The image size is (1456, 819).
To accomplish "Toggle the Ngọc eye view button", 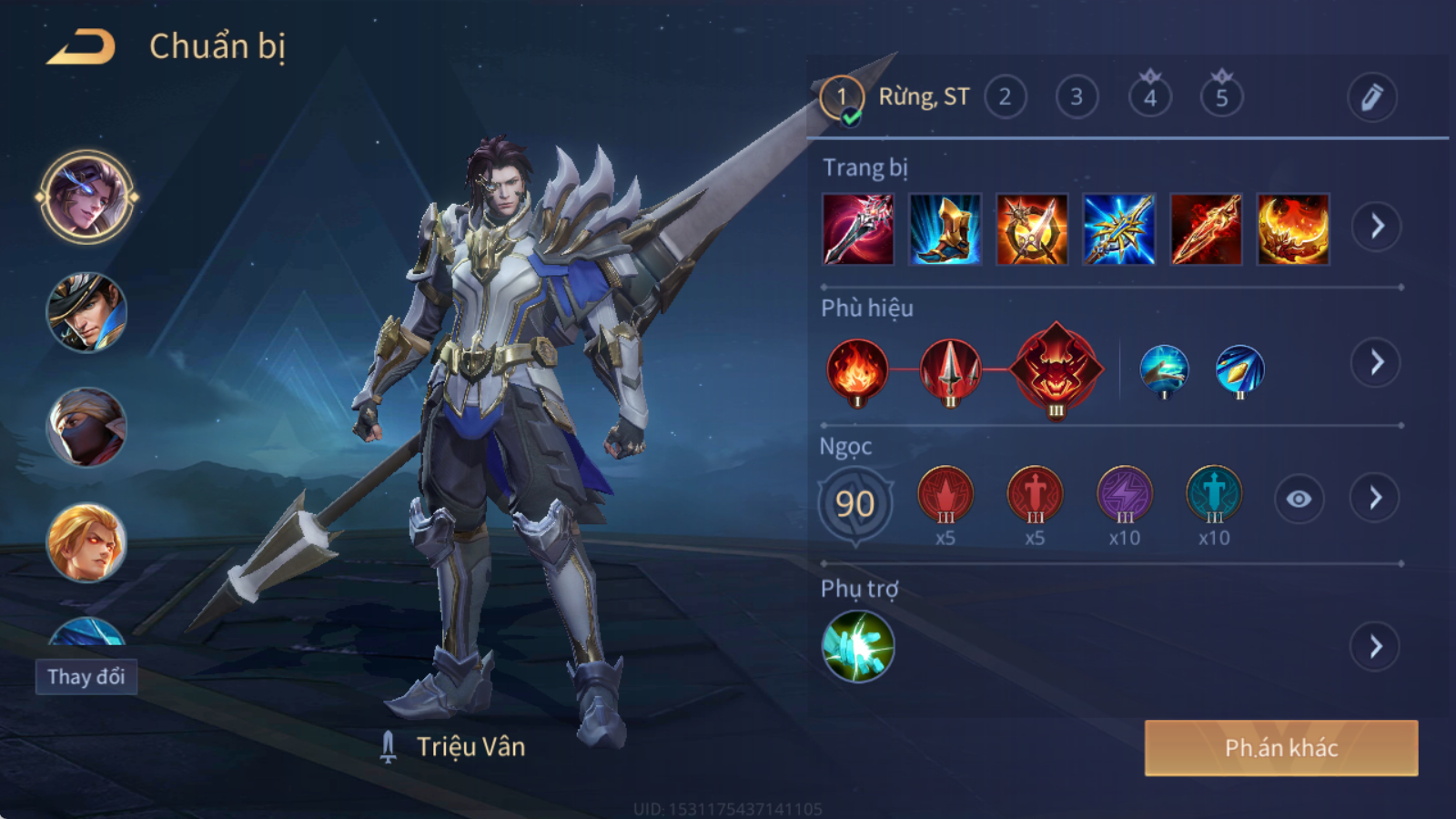I will click(x=1299, y=499).
